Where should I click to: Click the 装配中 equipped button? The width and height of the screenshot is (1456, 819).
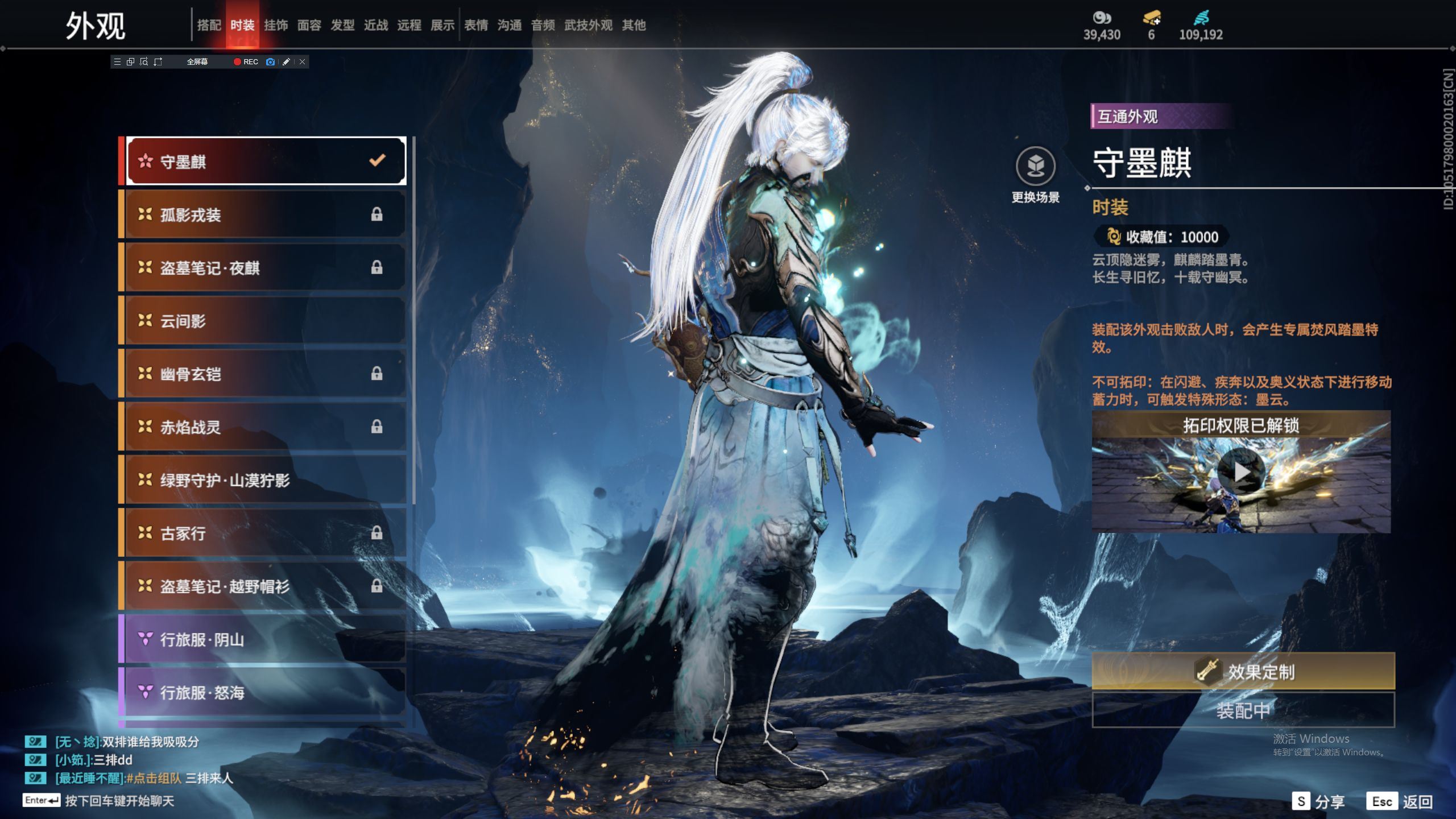pos(1243,710)
